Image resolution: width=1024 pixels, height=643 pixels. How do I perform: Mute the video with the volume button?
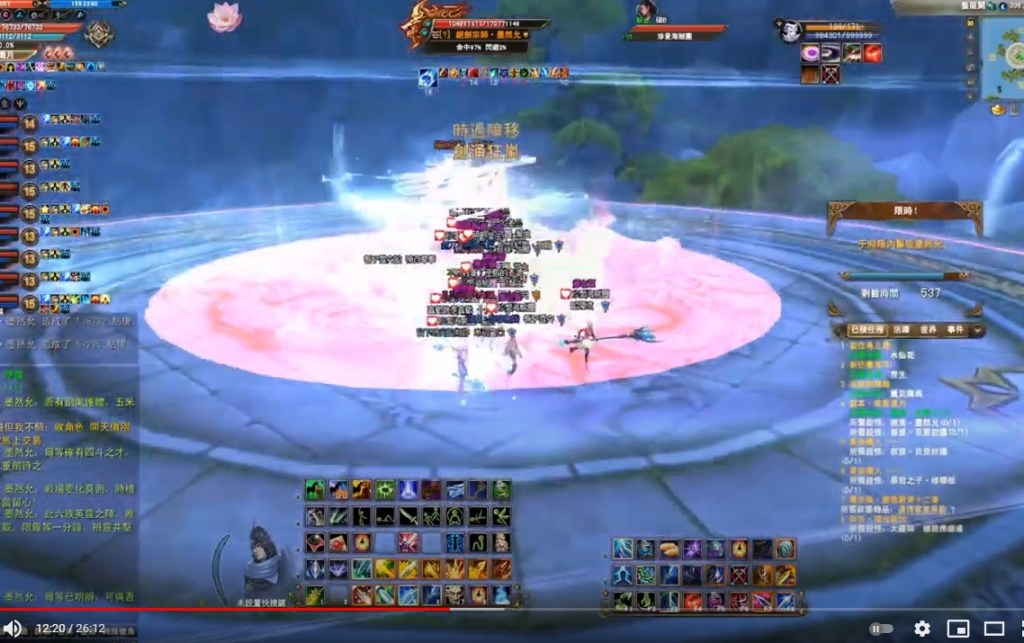[x=14, y=628]
